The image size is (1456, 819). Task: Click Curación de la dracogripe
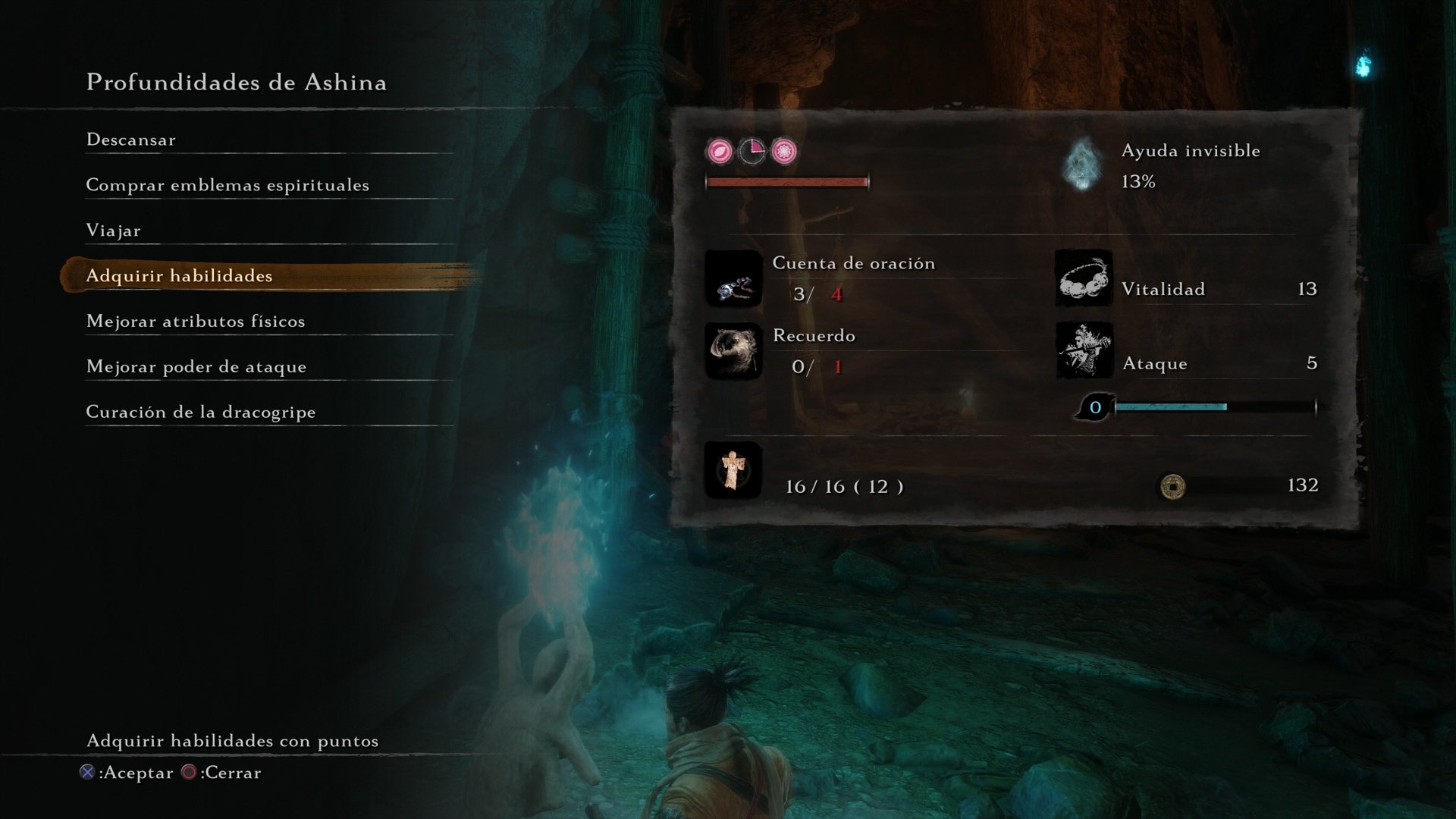(200, 412)
